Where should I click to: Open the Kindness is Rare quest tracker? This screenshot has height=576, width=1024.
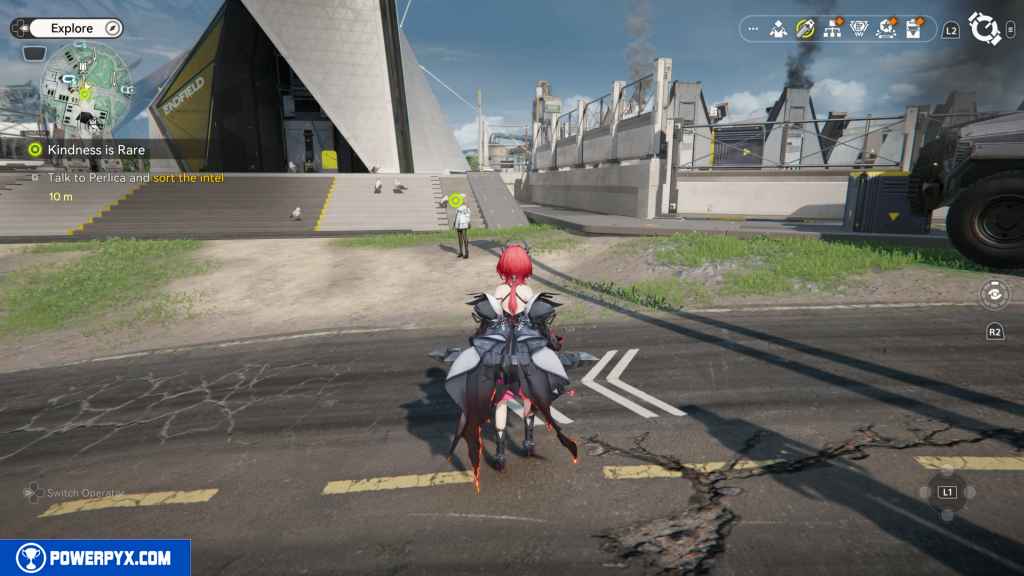click(96, 150)
